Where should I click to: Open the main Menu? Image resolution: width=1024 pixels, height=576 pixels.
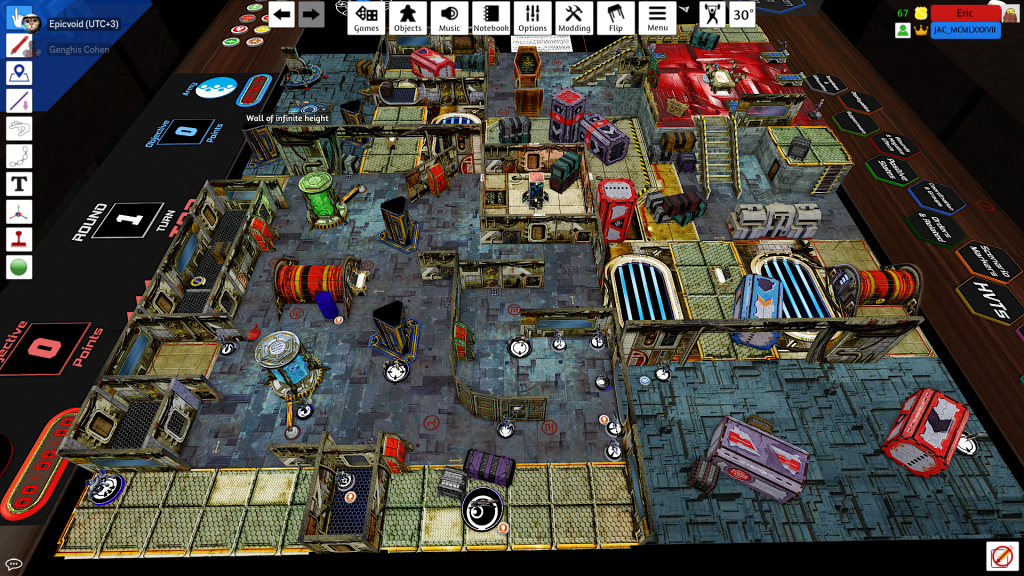[657, 17]
